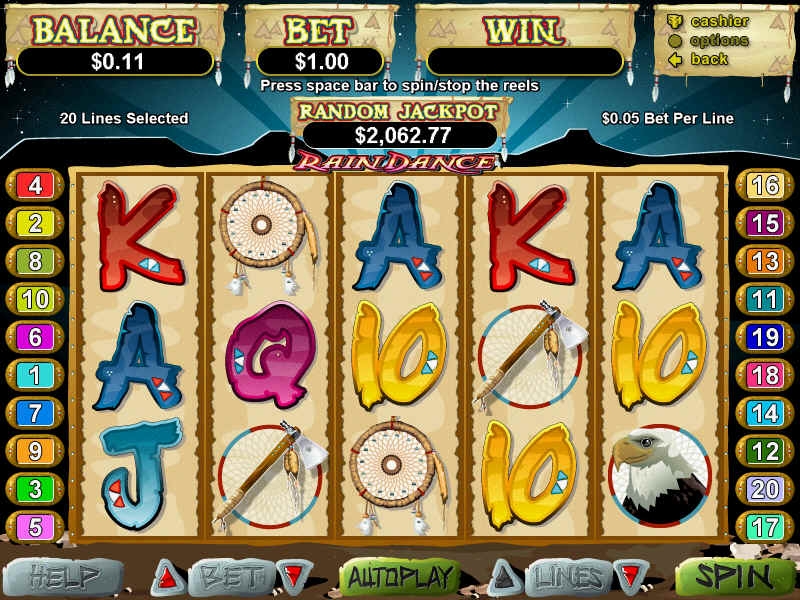Activate payline number 10
The height and width of the screenshot is (600, 800).
35,299
